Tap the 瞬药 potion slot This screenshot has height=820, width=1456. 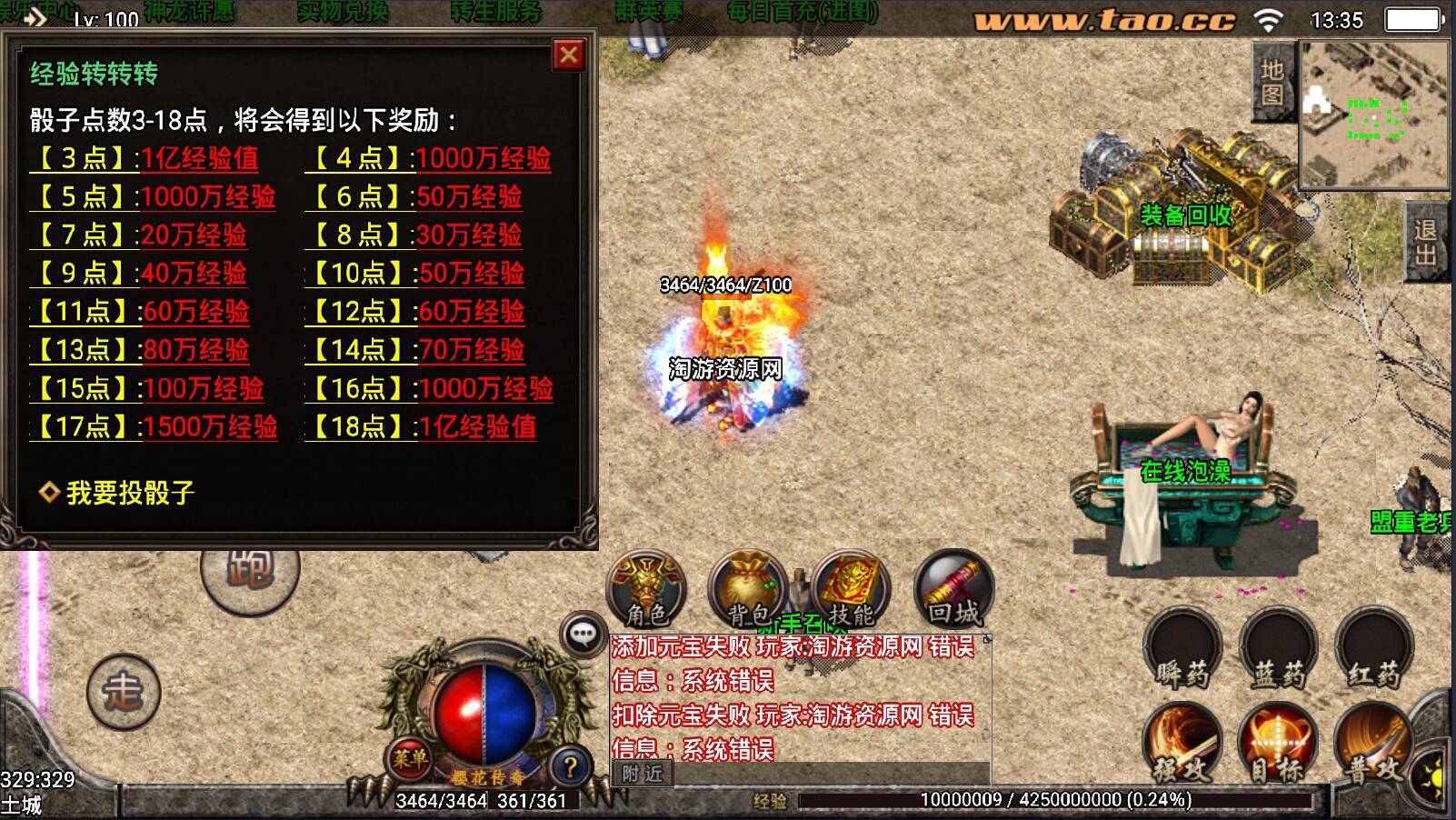pos(1182,648)
